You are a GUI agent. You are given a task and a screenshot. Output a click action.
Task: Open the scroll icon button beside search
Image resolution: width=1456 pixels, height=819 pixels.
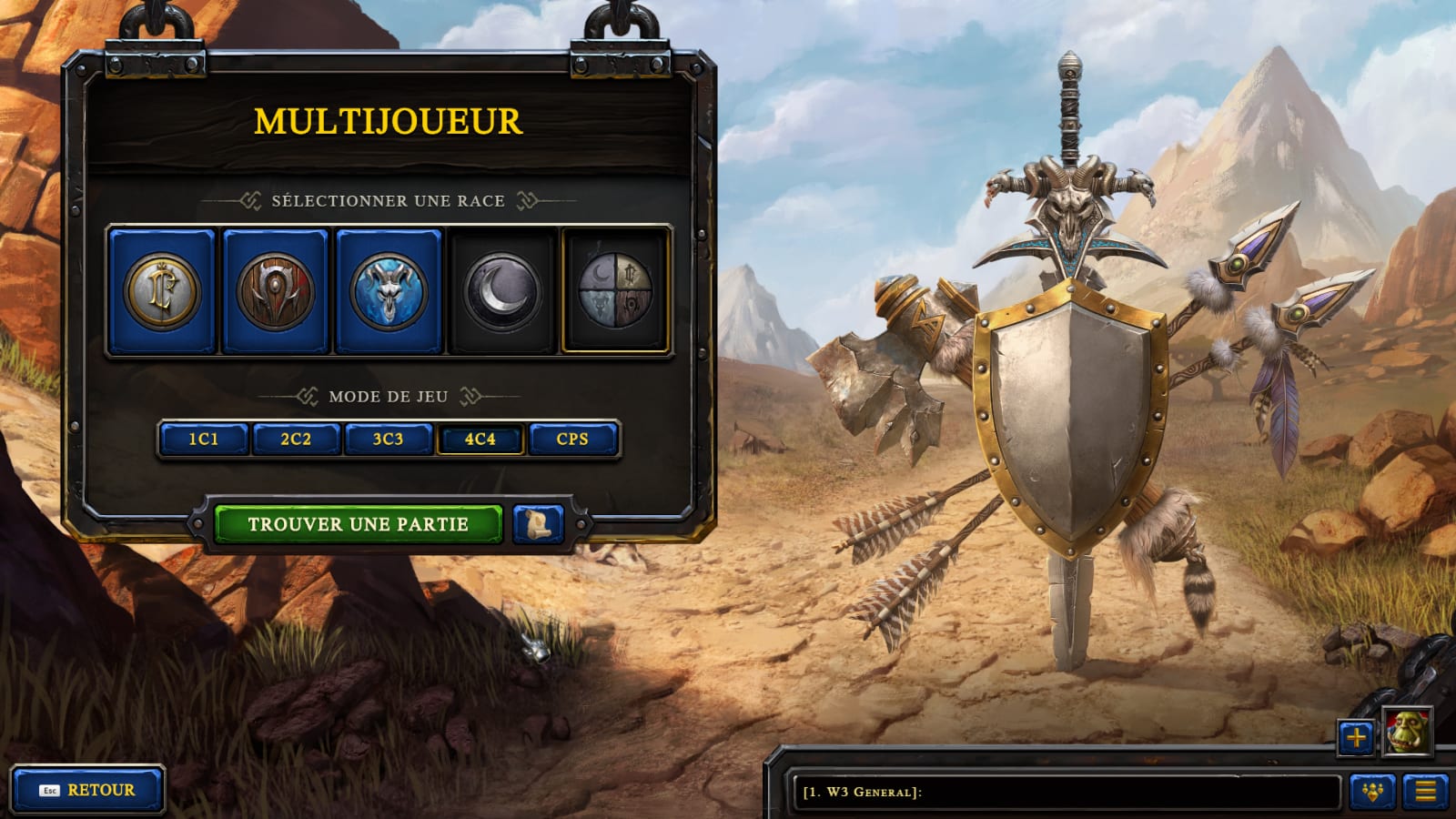[538, 524]
